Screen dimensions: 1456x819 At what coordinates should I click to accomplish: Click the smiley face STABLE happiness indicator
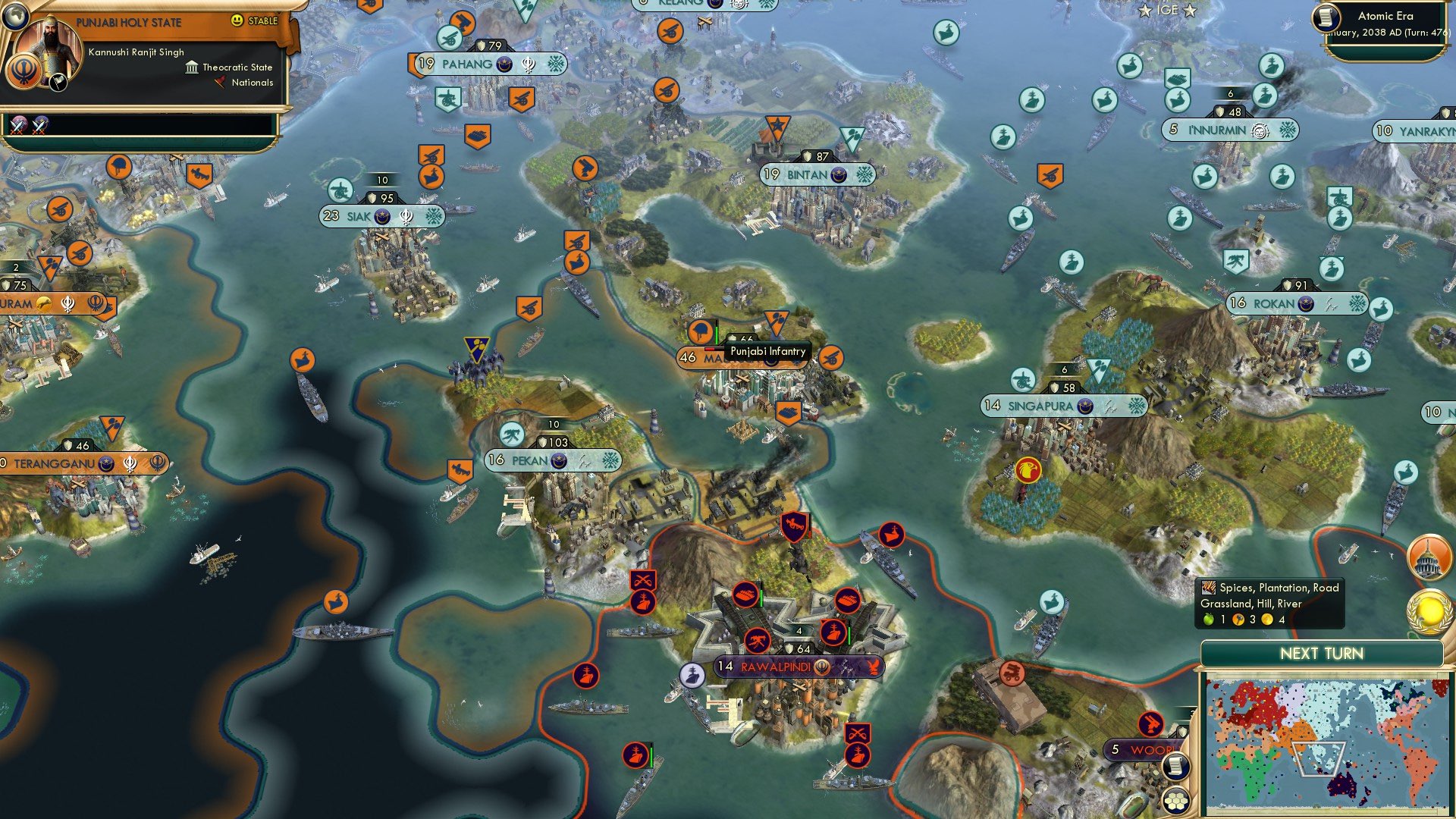pyautogui.click(x=237, y=21)
